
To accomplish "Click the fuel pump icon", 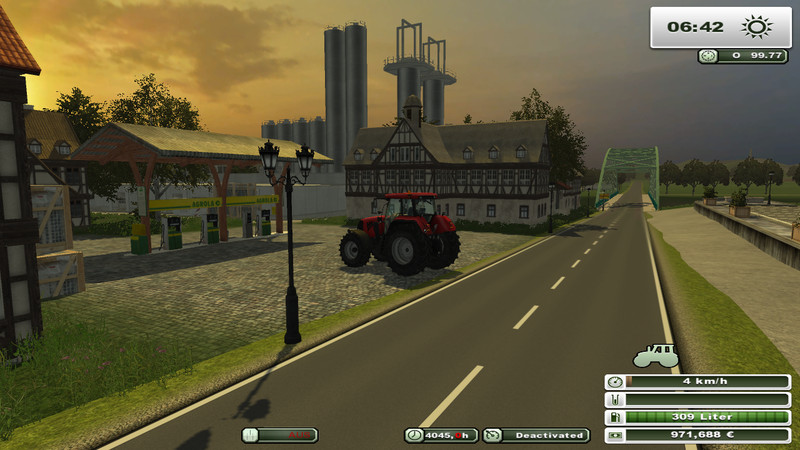I will (x=613, y=417).
